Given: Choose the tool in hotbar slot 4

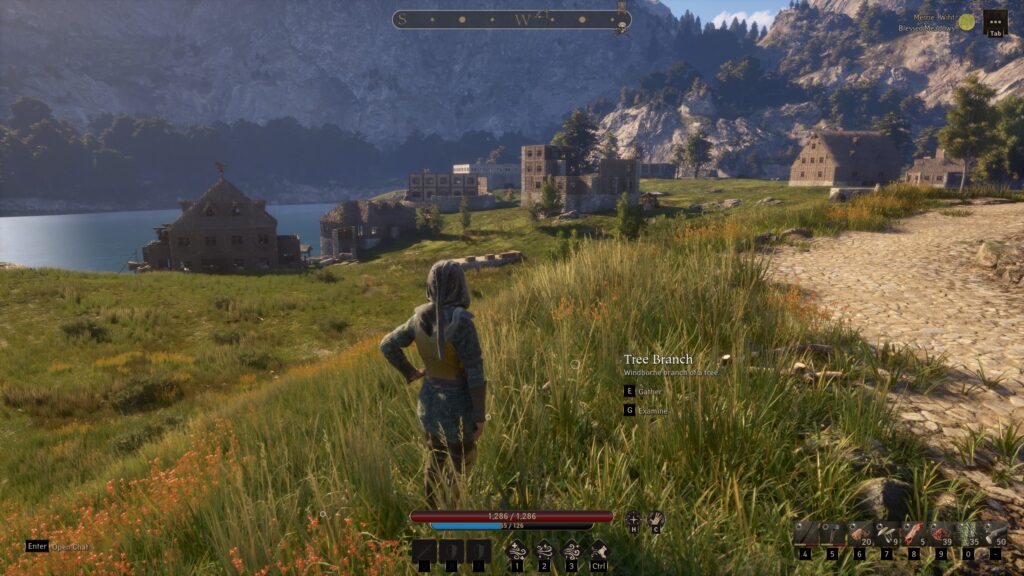Looking at the screenshot, I should point(805,534).
